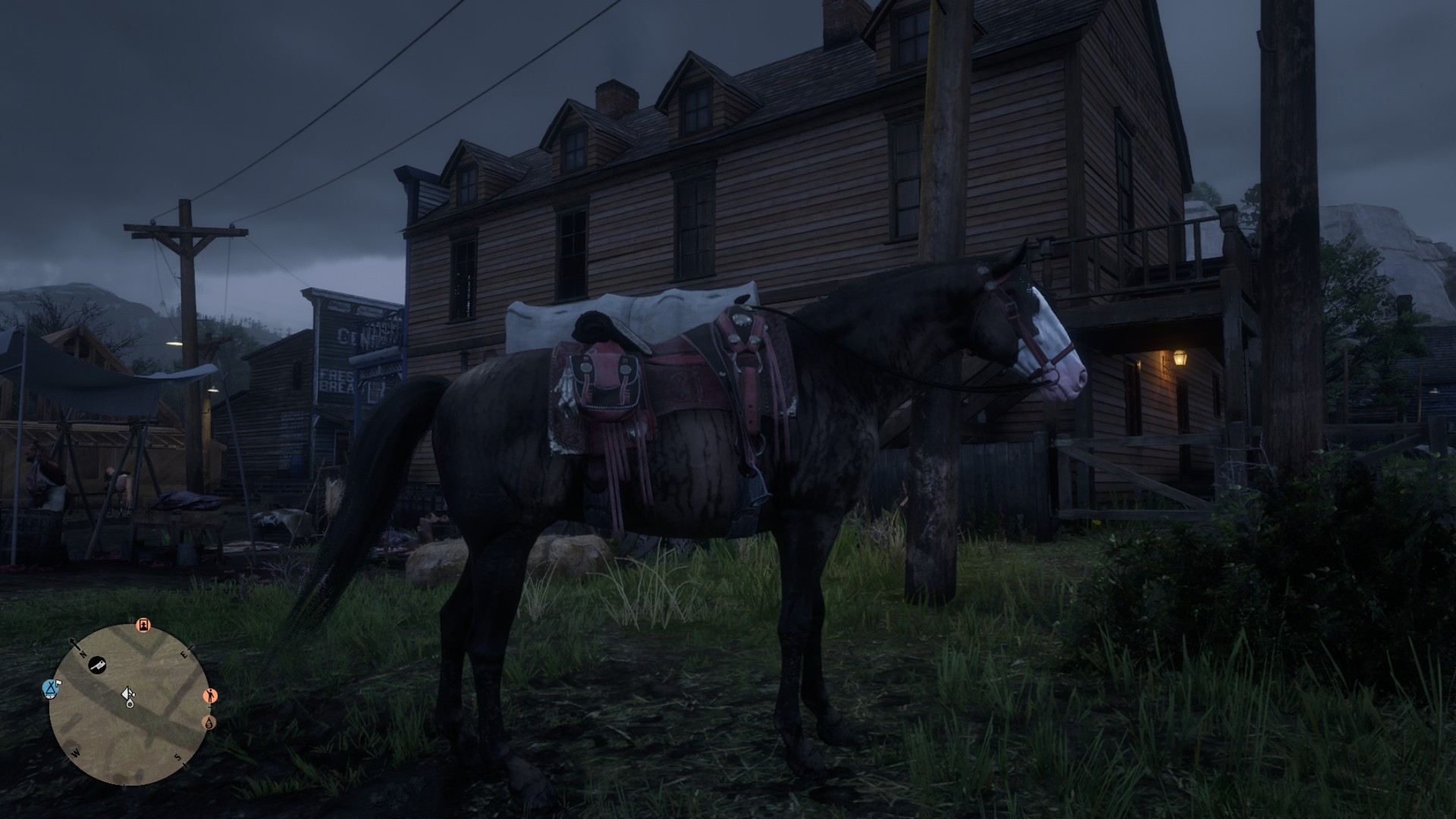Select the butcher cleaver marker on minimap
Screen dimensions: 1456x819
[x=97, y=667]
